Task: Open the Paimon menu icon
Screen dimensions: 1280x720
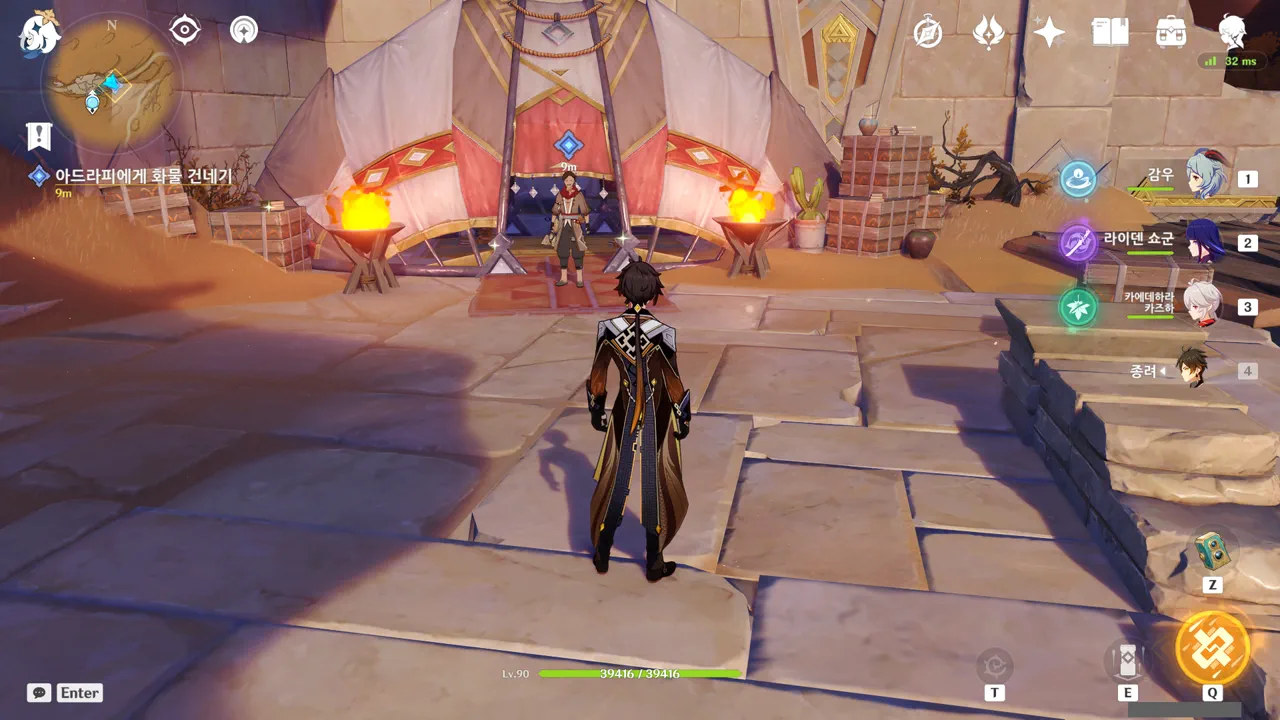Action: [39, 34]
